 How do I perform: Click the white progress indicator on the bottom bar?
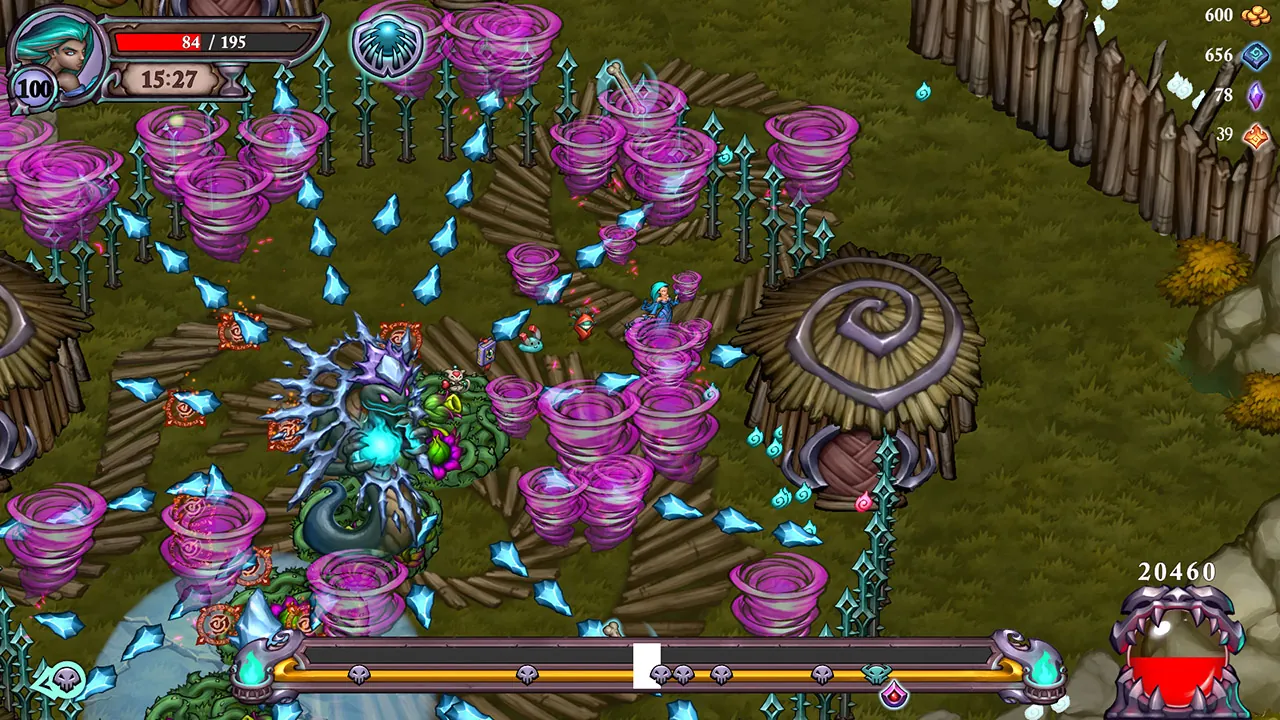(645, 665)
